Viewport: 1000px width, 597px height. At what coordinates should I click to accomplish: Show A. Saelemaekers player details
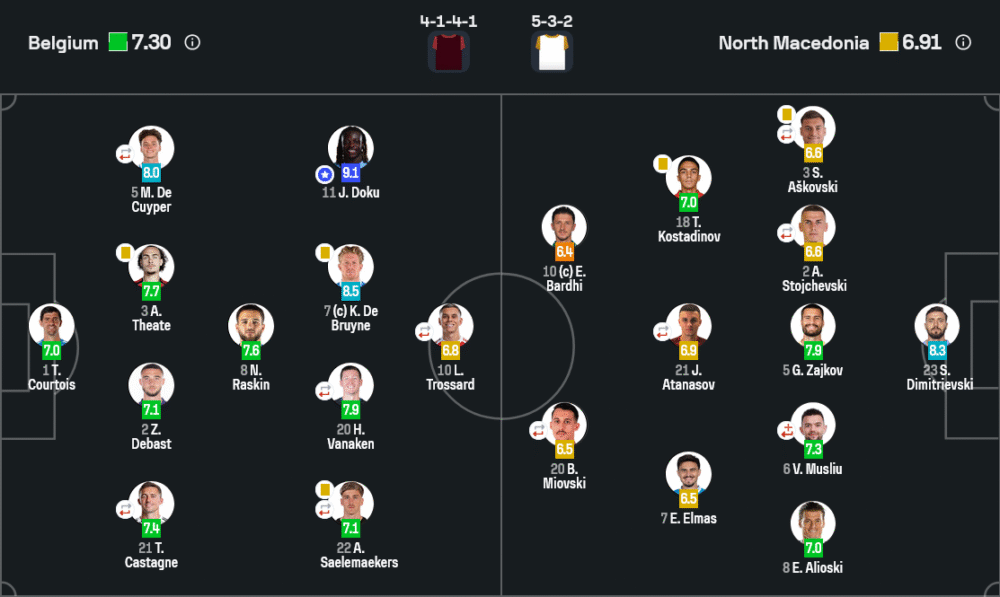[351, 502]
